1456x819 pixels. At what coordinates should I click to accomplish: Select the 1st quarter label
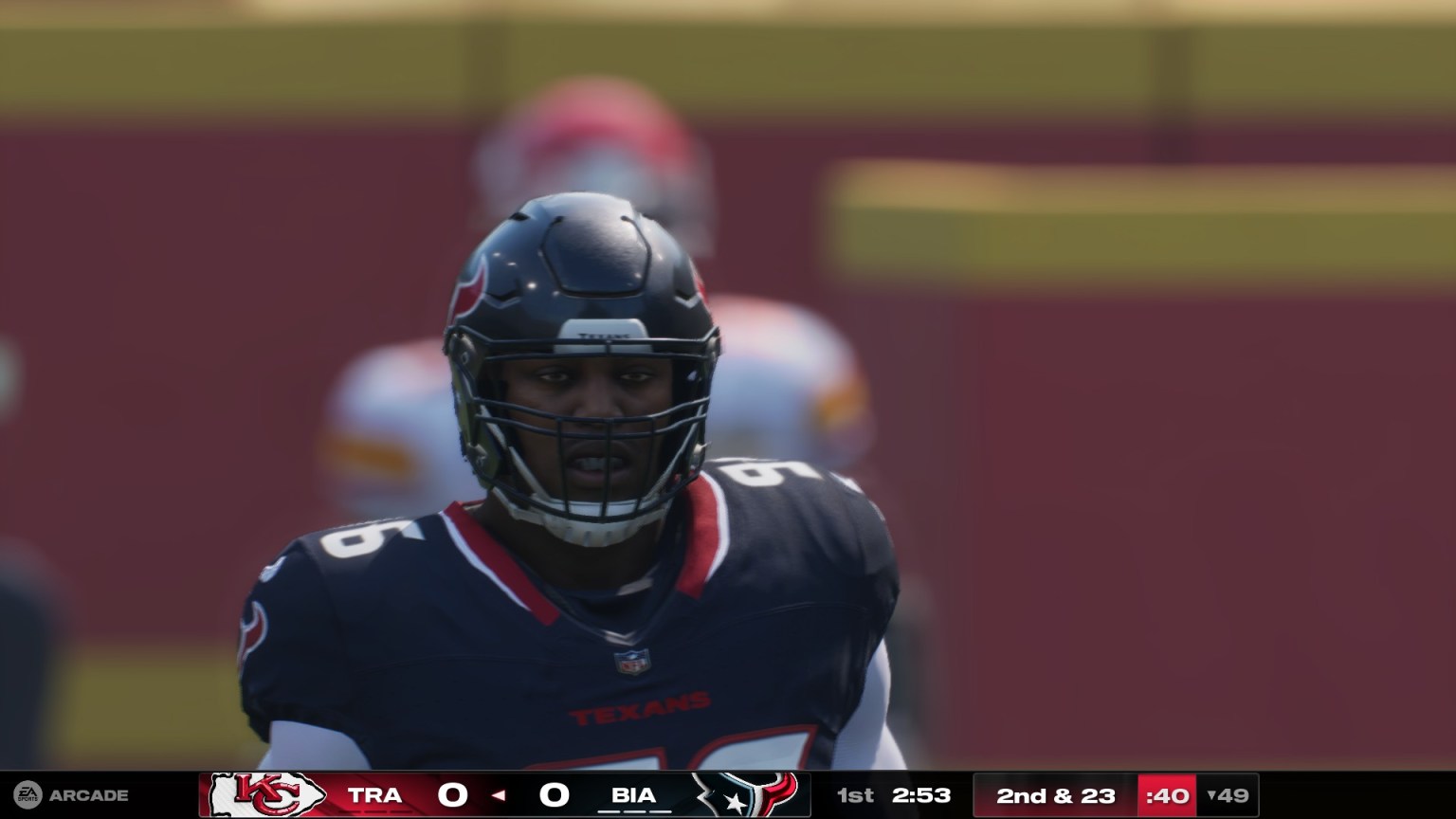pyautogui.click(x=854, y=795)
